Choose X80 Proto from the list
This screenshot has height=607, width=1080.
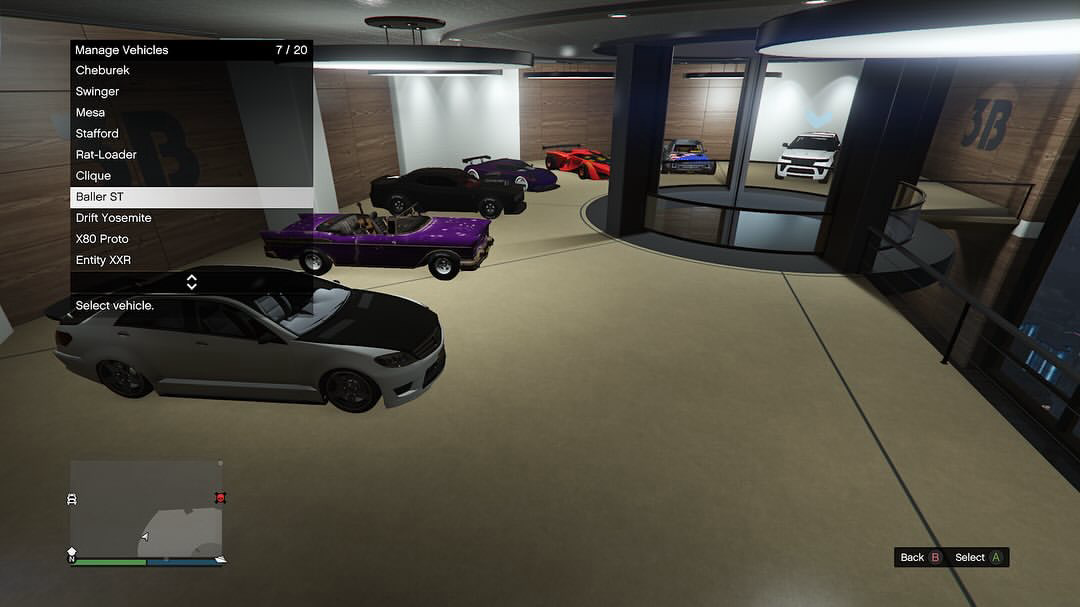click(191, 239)
